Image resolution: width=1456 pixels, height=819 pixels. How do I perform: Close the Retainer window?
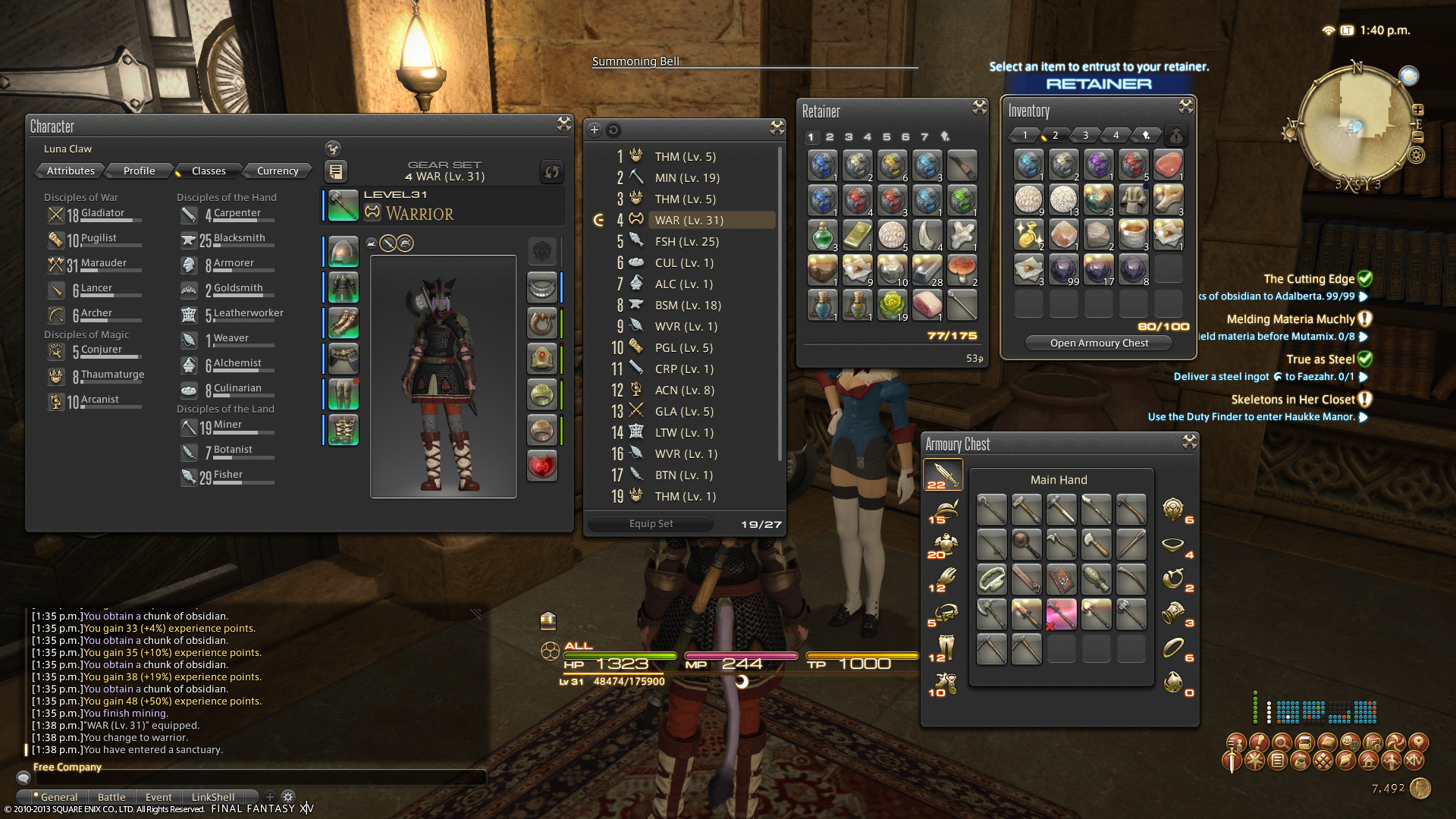coord(979,108)
